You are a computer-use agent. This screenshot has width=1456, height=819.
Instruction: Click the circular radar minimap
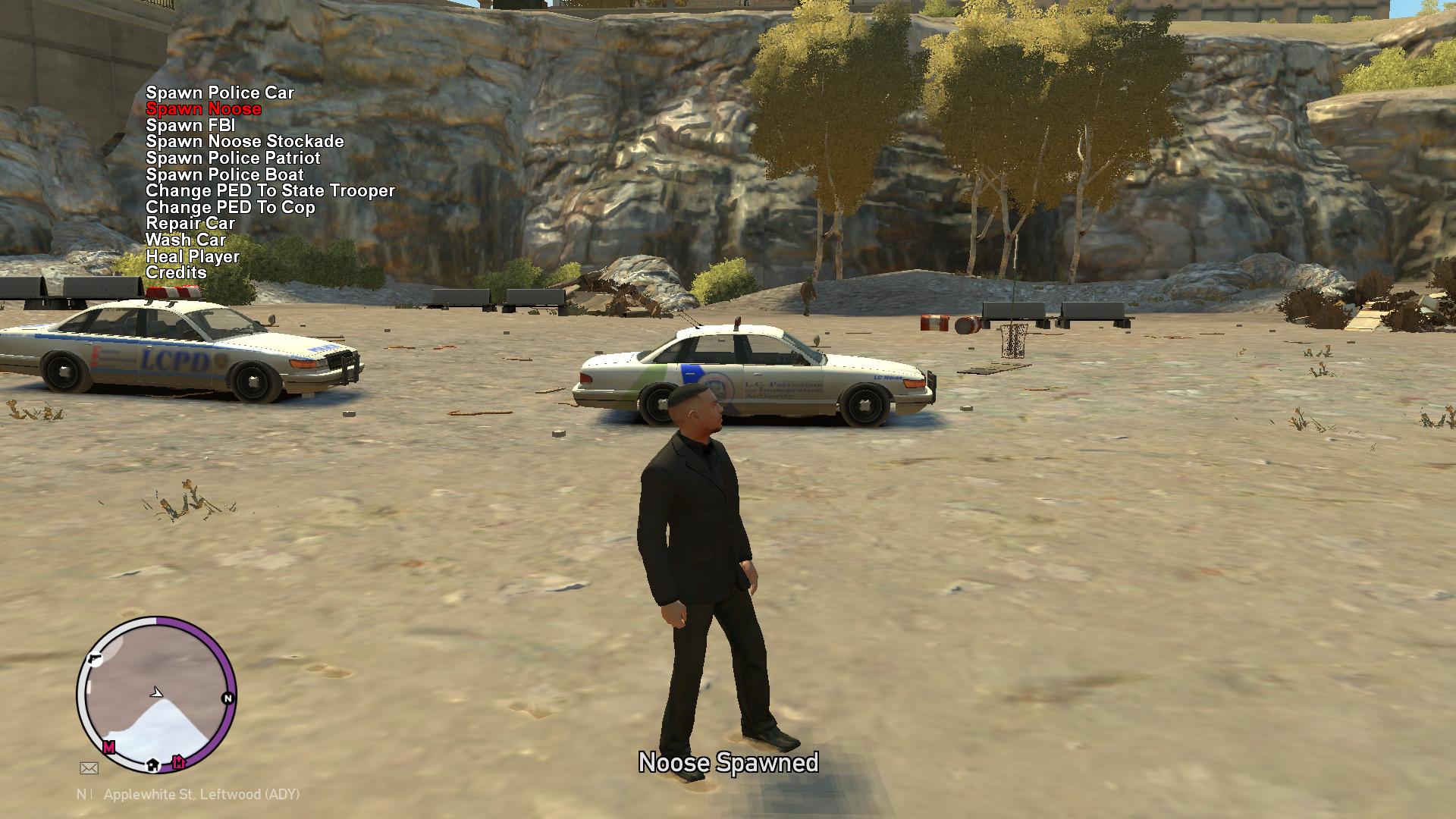[156, 694]
